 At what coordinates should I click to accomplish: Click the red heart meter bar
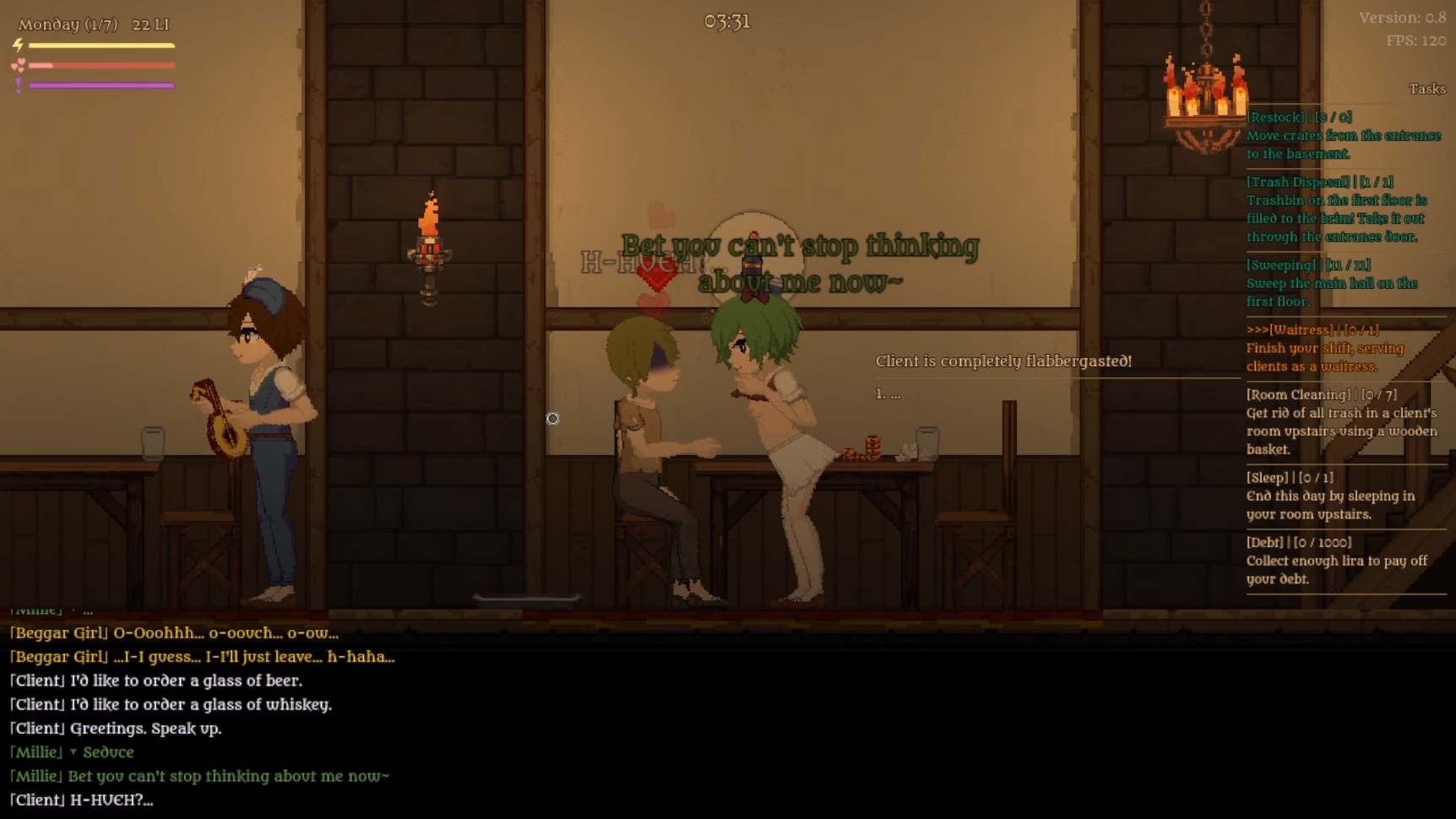tap(101, 65)
